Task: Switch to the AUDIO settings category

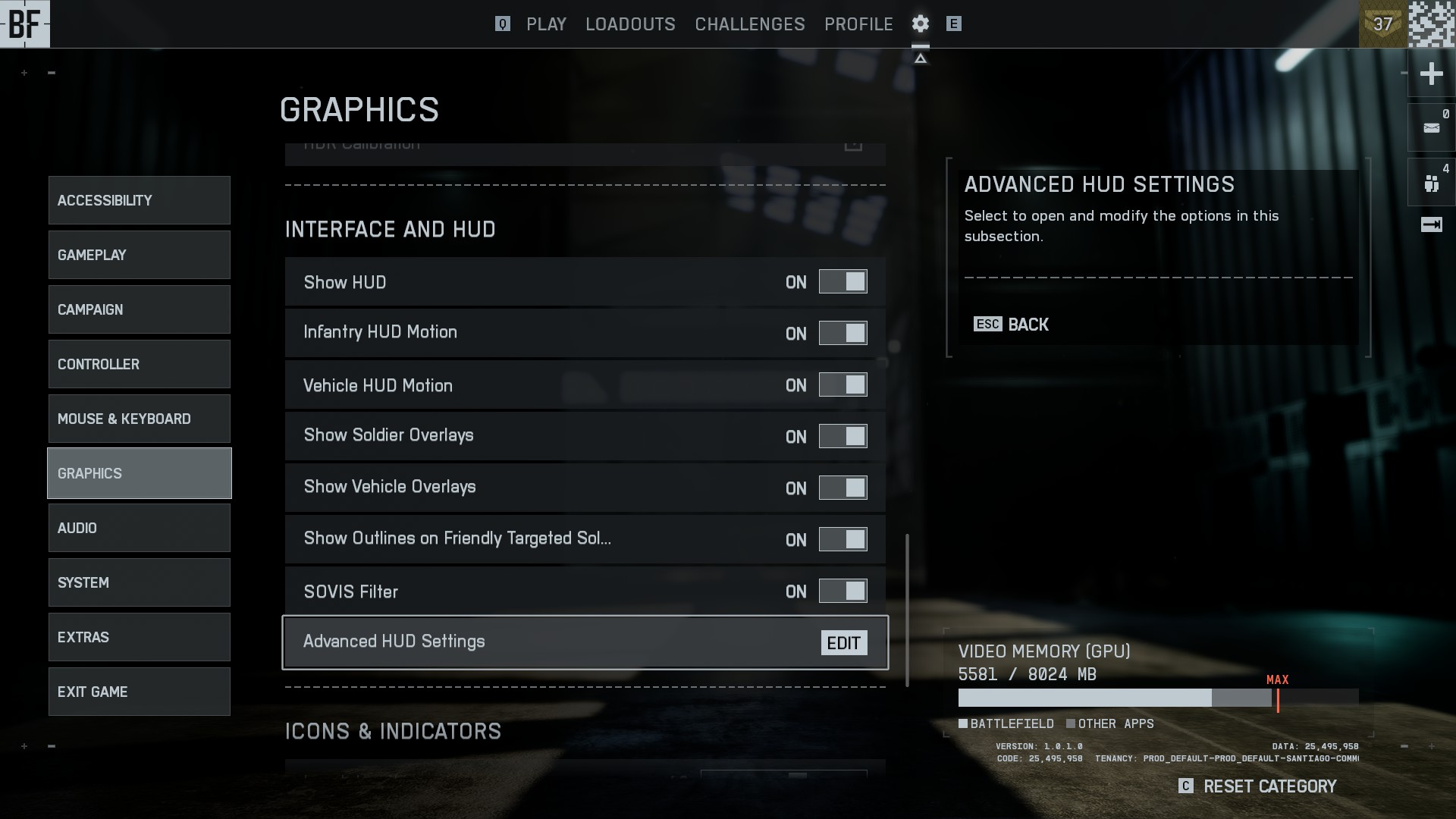Action: pyautogui.click(x=140, y=528)
